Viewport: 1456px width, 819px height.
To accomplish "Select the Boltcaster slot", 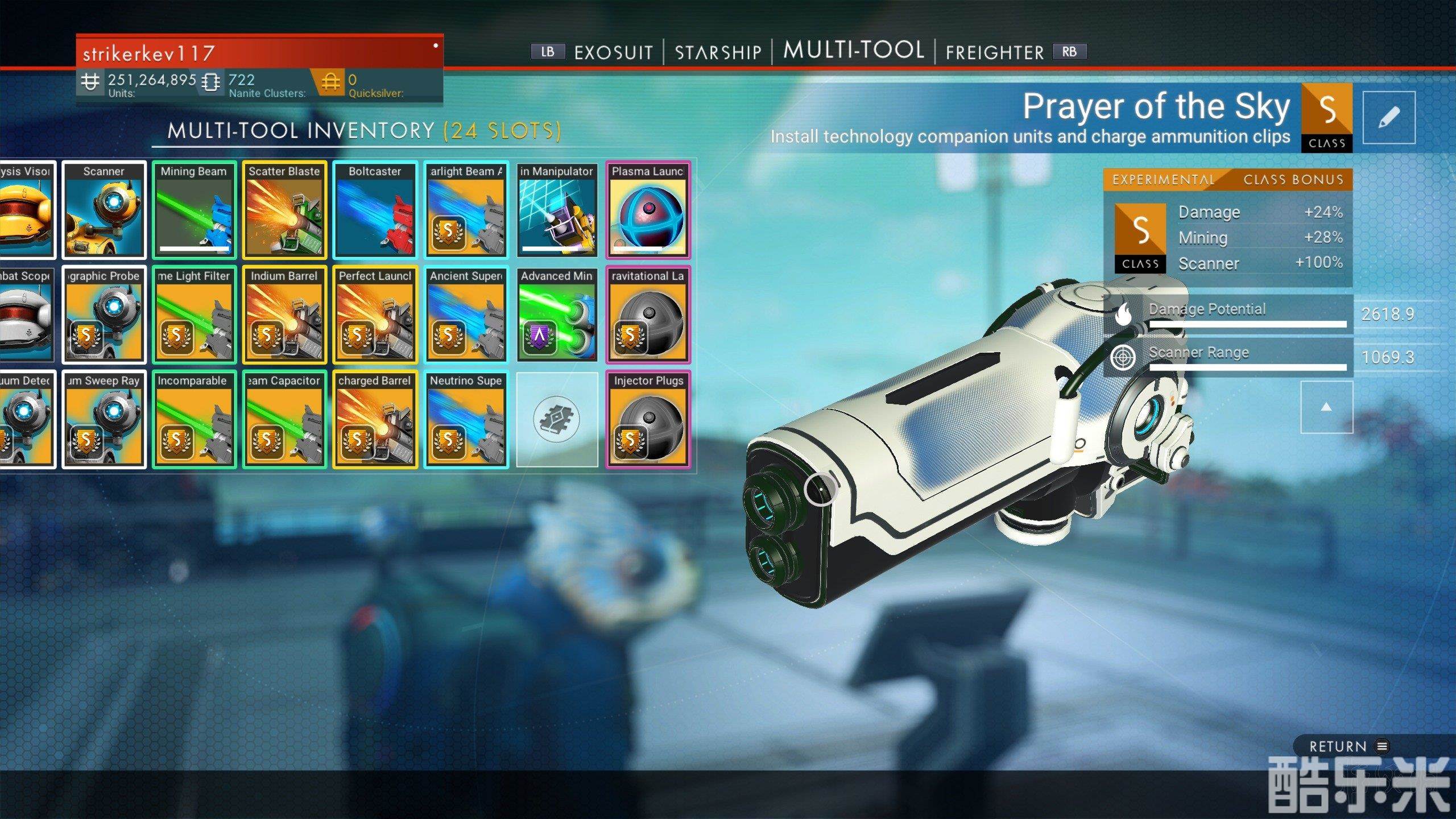I will pos(375,209).
